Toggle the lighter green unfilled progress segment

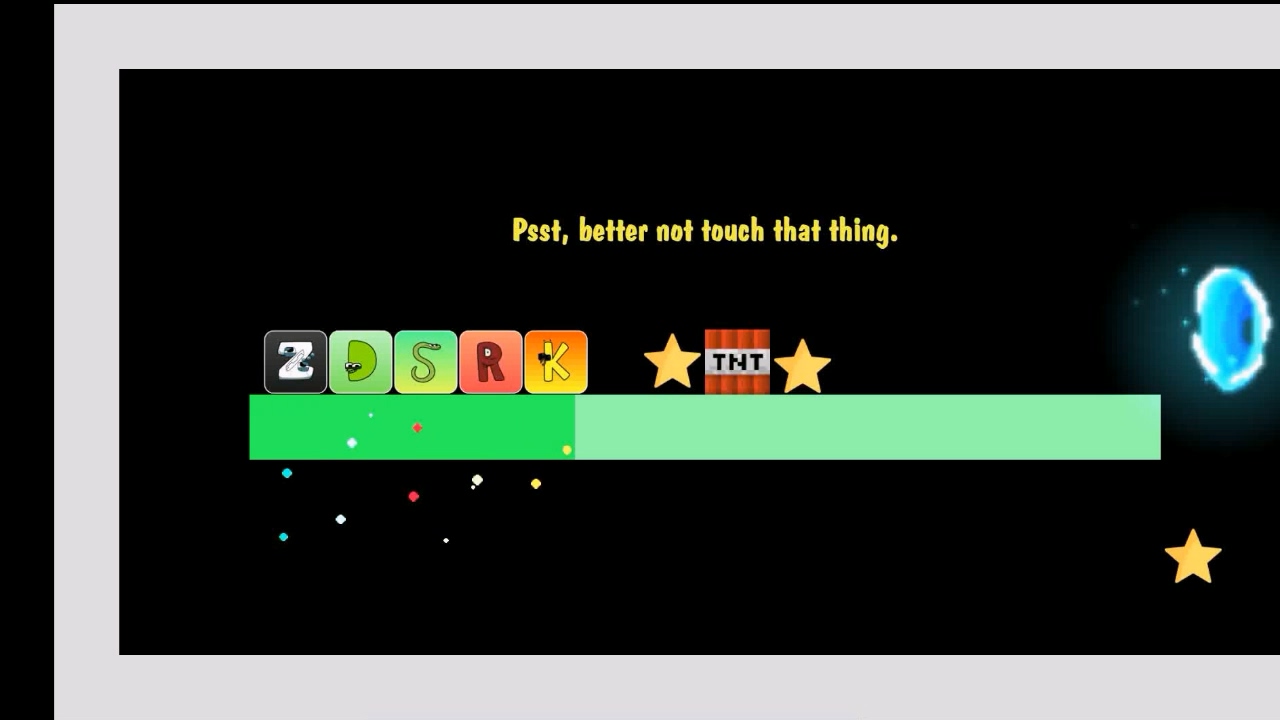[x=865, y=428]
